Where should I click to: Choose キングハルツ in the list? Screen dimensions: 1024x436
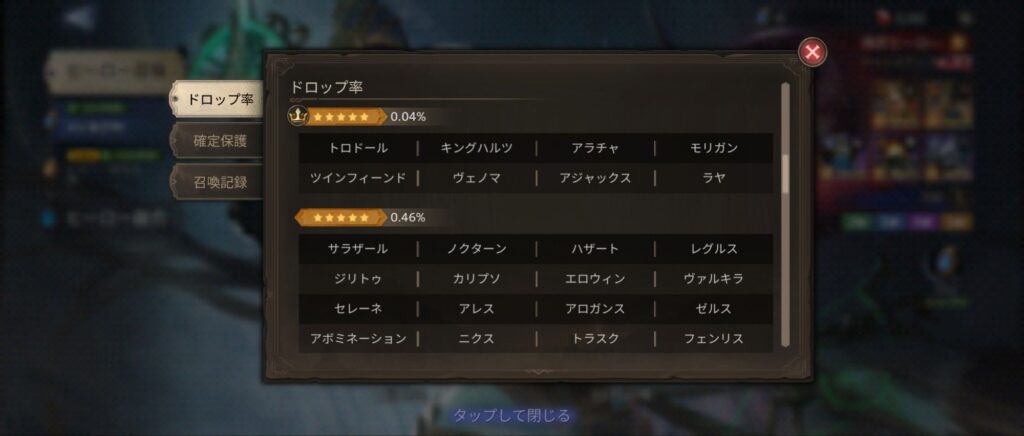pyautogui.click(x=477, y=148)
